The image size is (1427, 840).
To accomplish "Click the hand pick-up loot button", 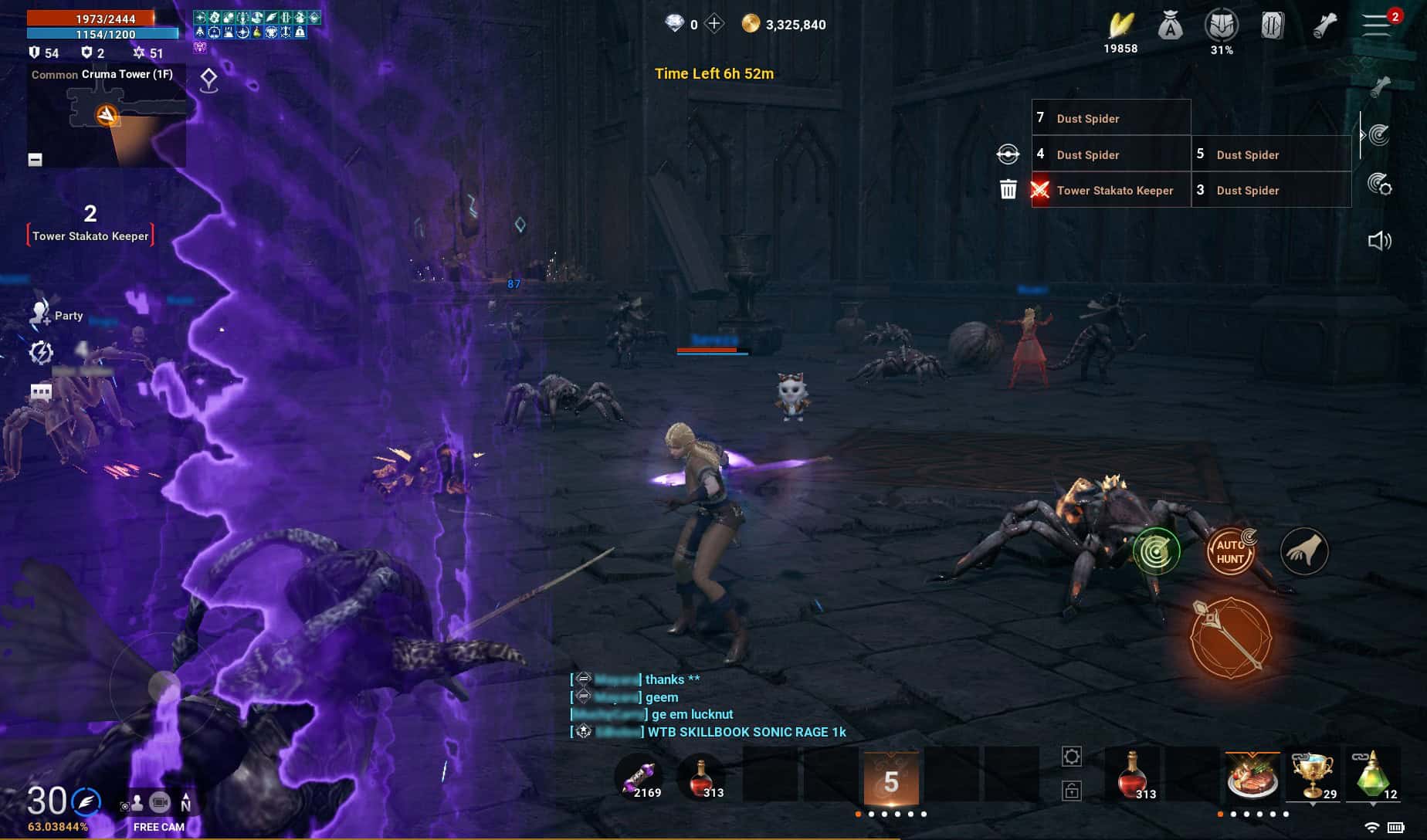I will coord(1304,551).
